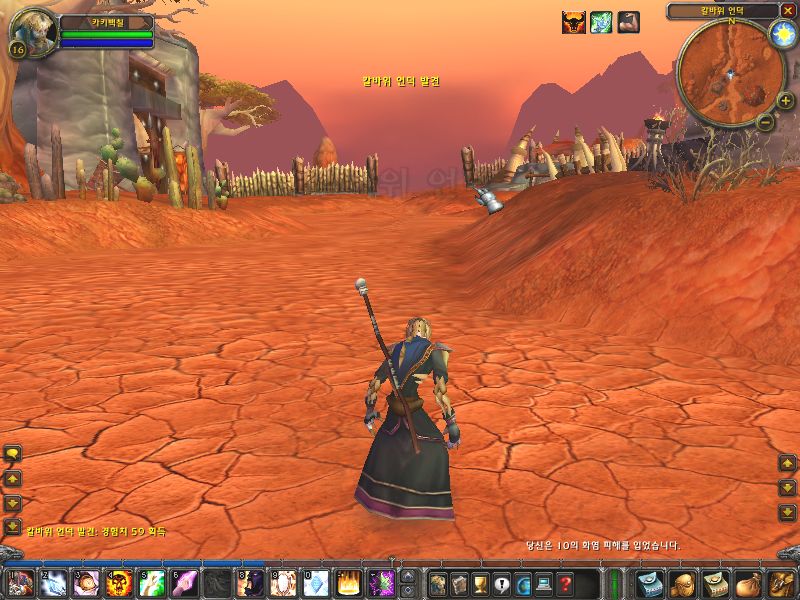Screen dimensions: 800x600
Task: Activate the flaming skull spell in slot 4
Action: (x=119, y=583)
